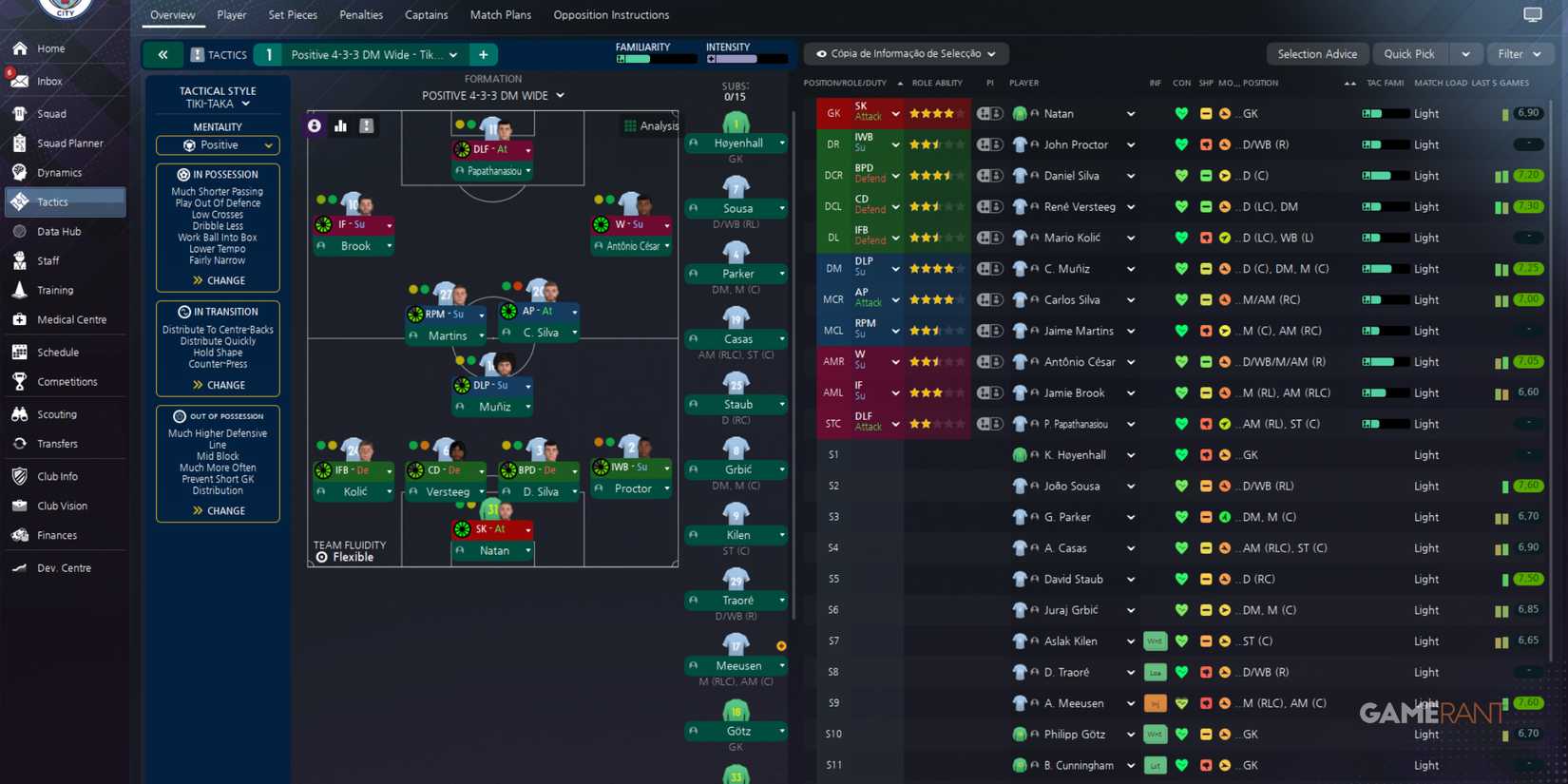Click Natan's green condition heart icon
The image size is (1568, 784).
point(1180,113)
